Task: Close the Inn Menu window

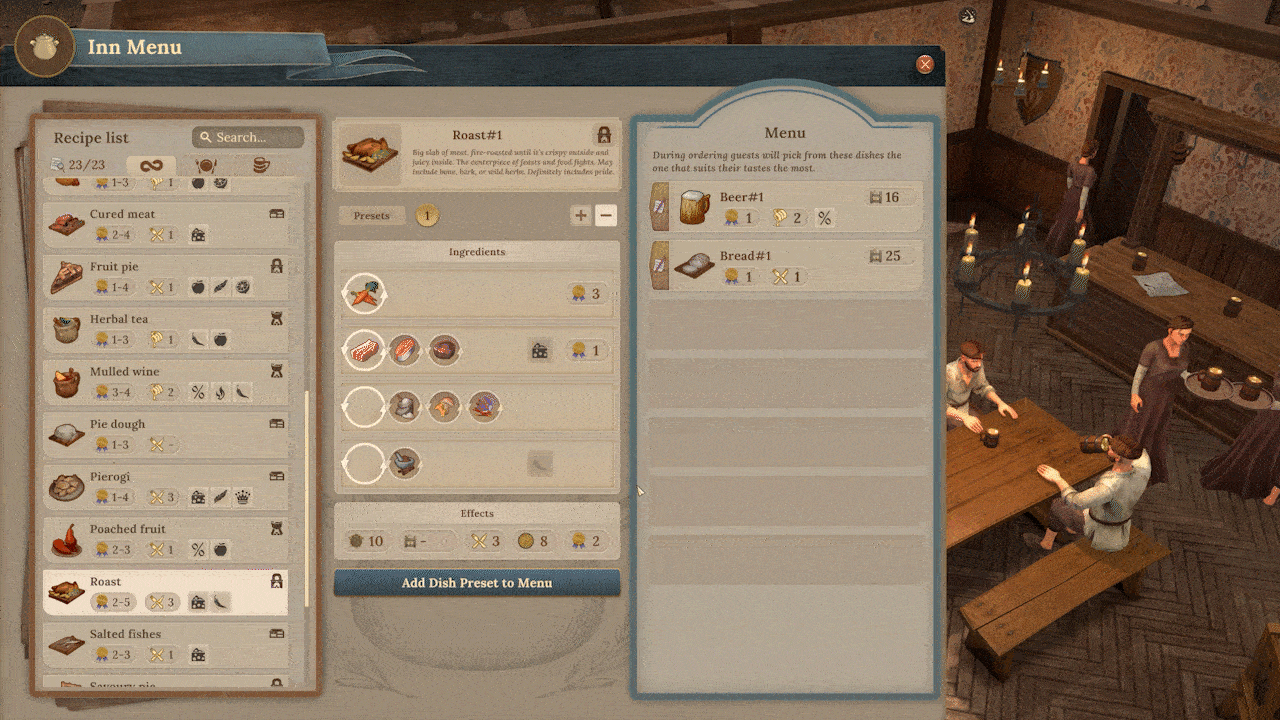Action: tap(925, 64)
